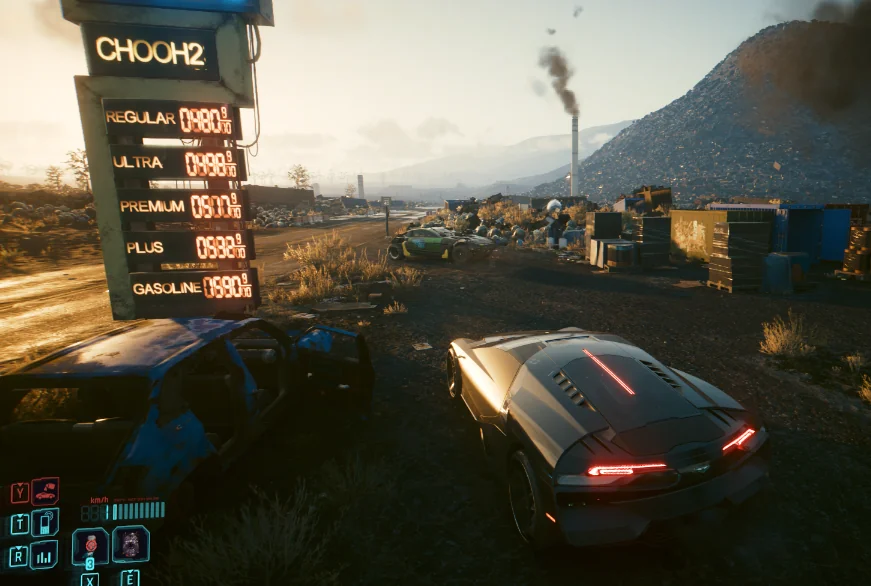The height and width of the screenshot is (586, 871).
Task: Select the gadget slot beside the inhaler
Action: click(130, 544)
